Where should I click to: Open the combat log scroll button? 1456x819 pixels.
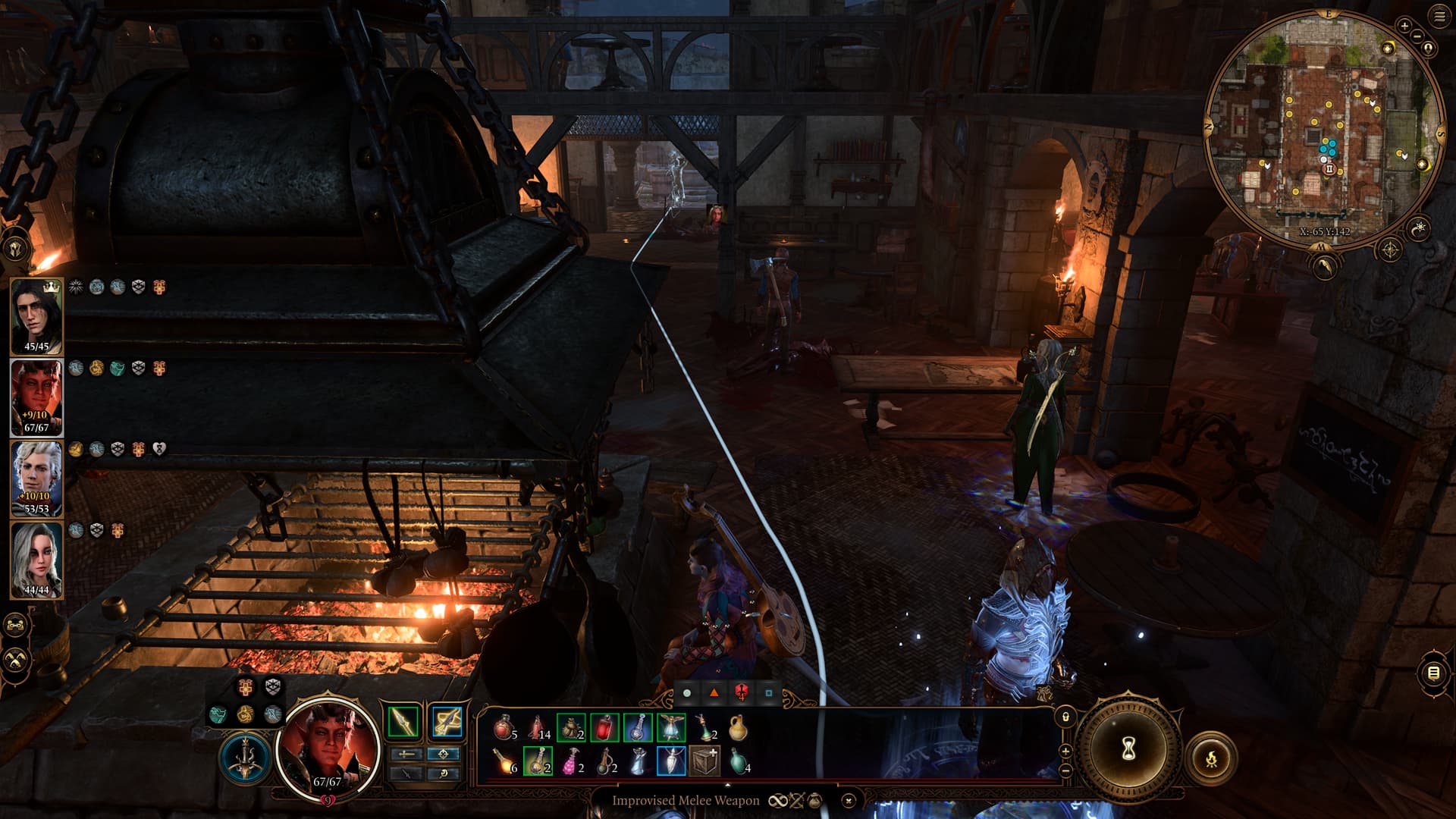(x=1433, y=673)
